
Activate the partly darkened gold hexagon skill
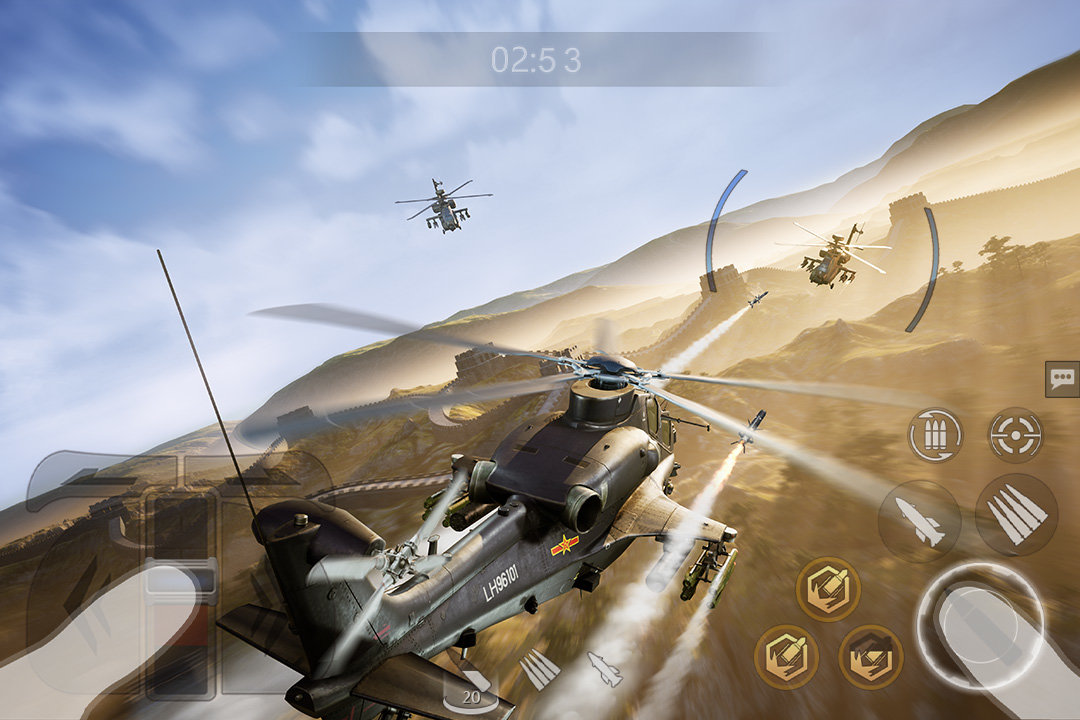[x=870, y=657]
